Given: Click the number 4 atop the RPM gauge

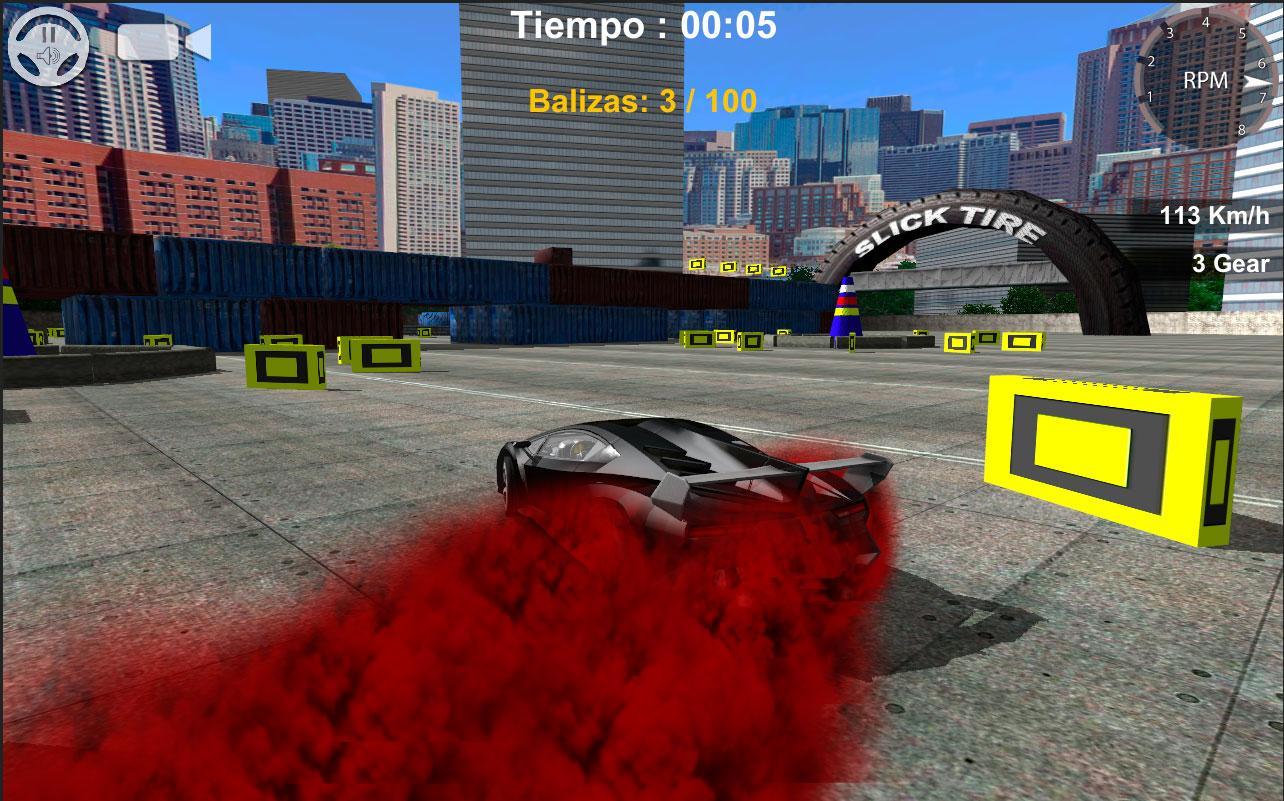Looking at the screenshot, I should (1206, 22).
